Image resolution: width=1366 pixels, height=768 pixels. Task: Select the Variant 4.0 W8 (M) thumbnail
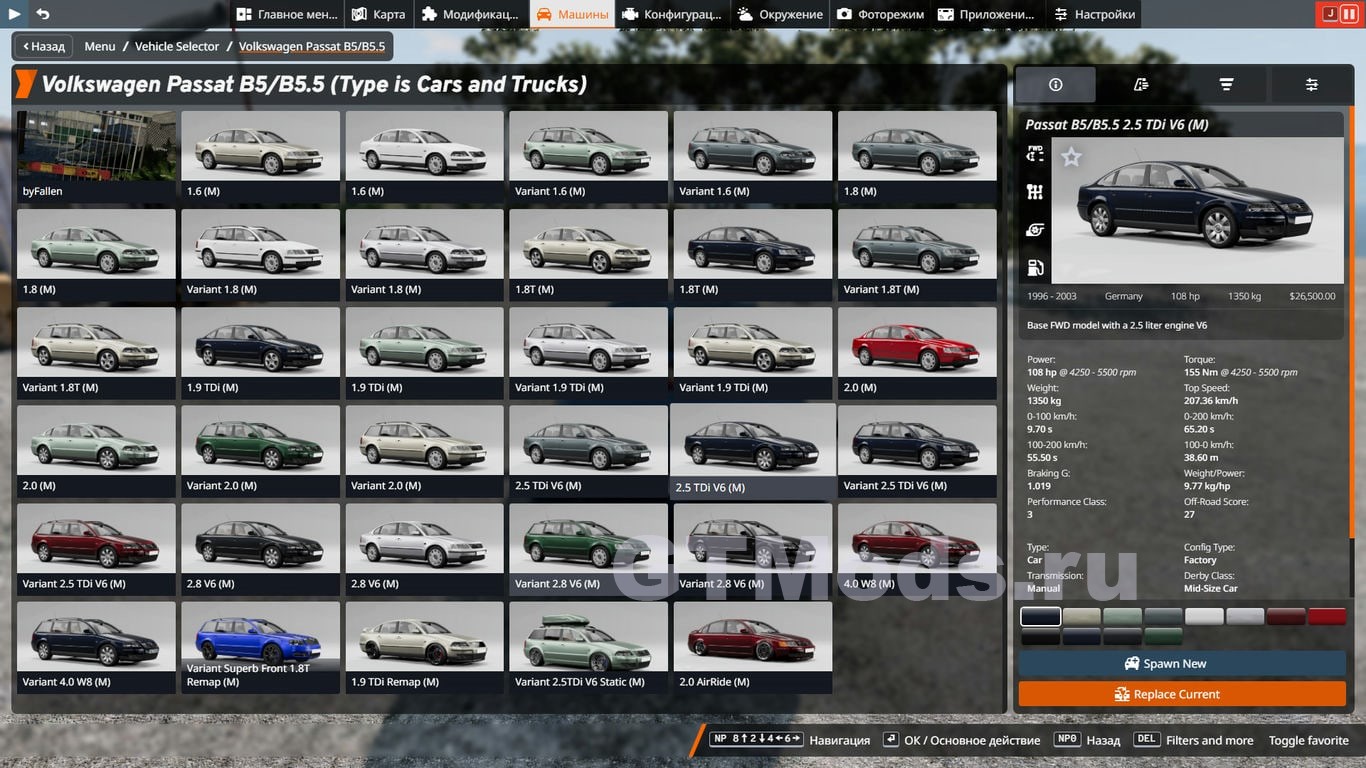(x=96, y=646)
